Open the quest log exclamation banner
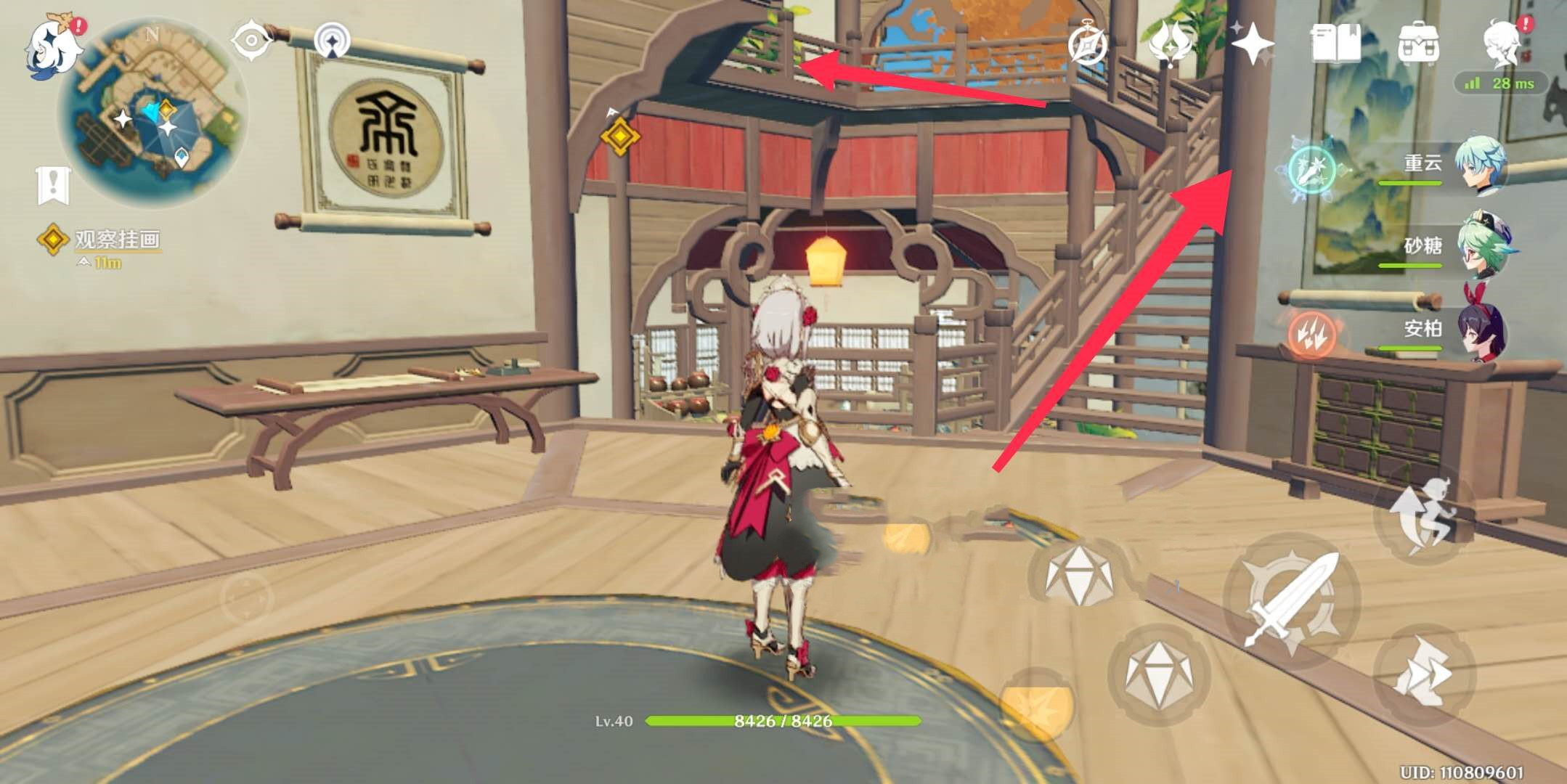This screenshot has width=1567, height=784. [53, 184]
